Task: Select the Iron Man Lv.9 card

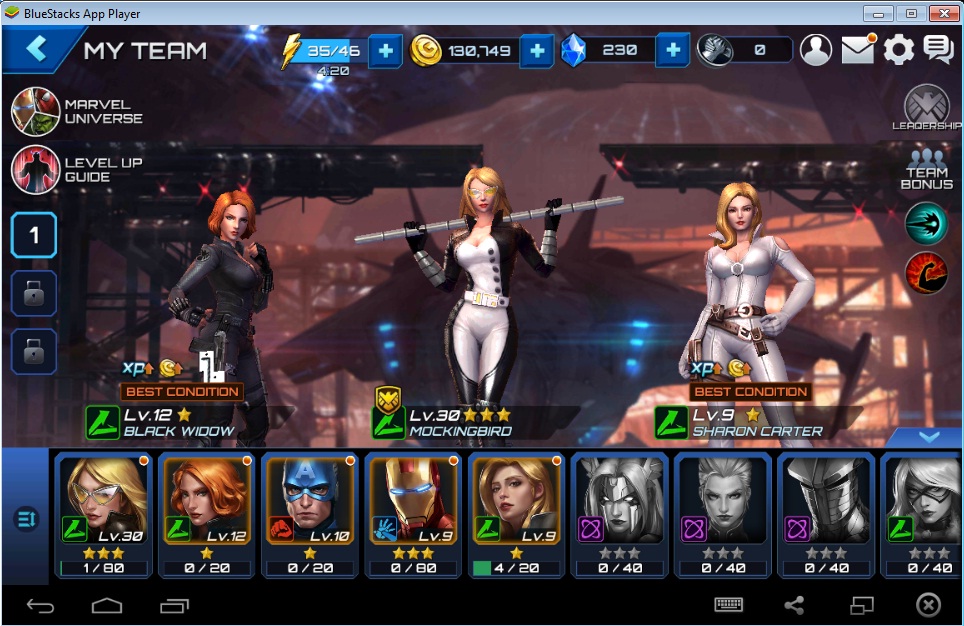Action: tap(413, 515)
